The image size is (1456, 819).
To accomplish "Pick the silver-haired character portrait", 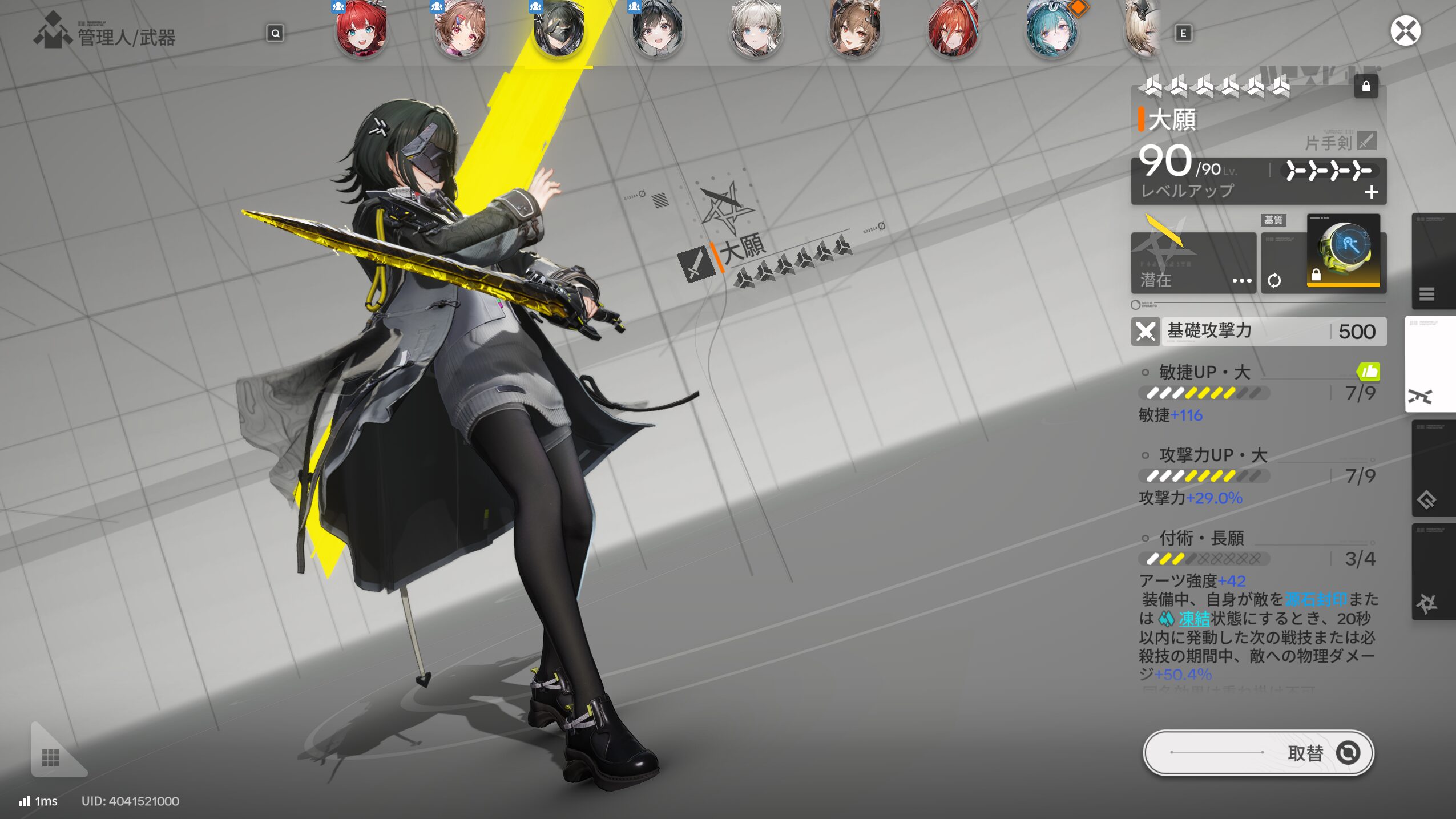I will tap(756, 30).
